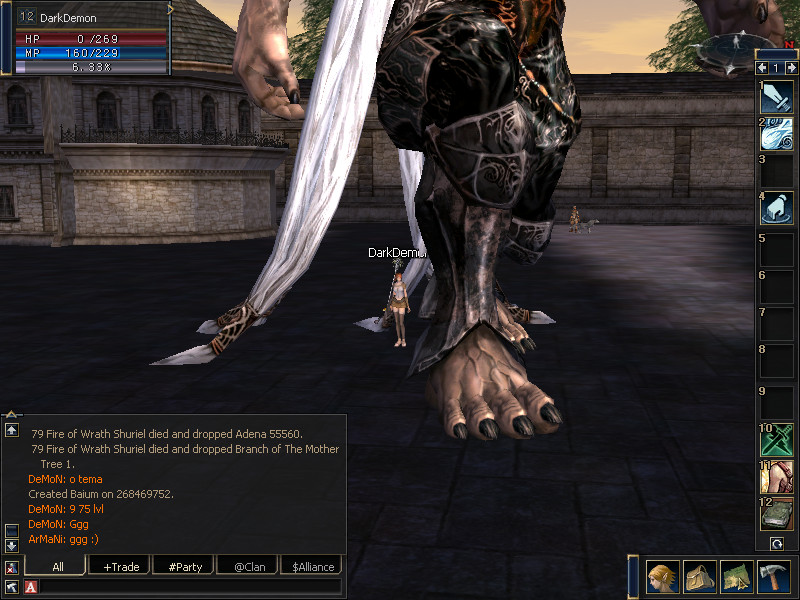The height and width of the screenshot is (600, 800).
Task: Use the green book item in slot 12
Action: (777, 513)
